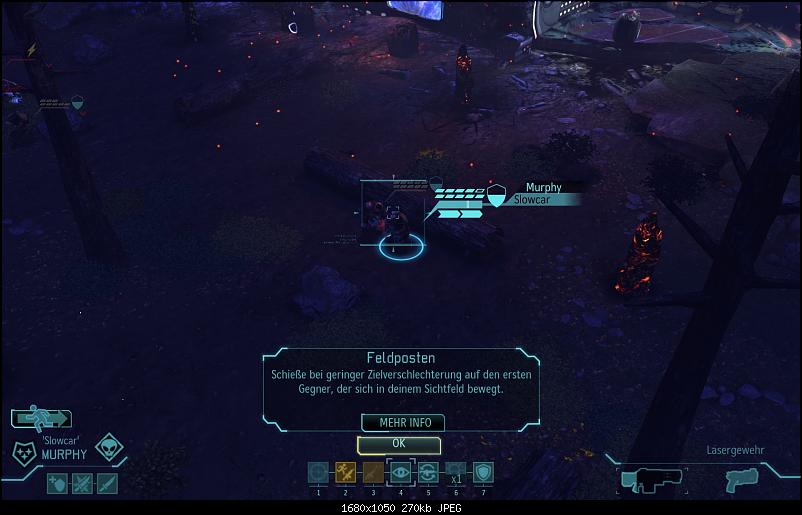Click the running man end turn button
802x515 pixels.
click(40, 419)
